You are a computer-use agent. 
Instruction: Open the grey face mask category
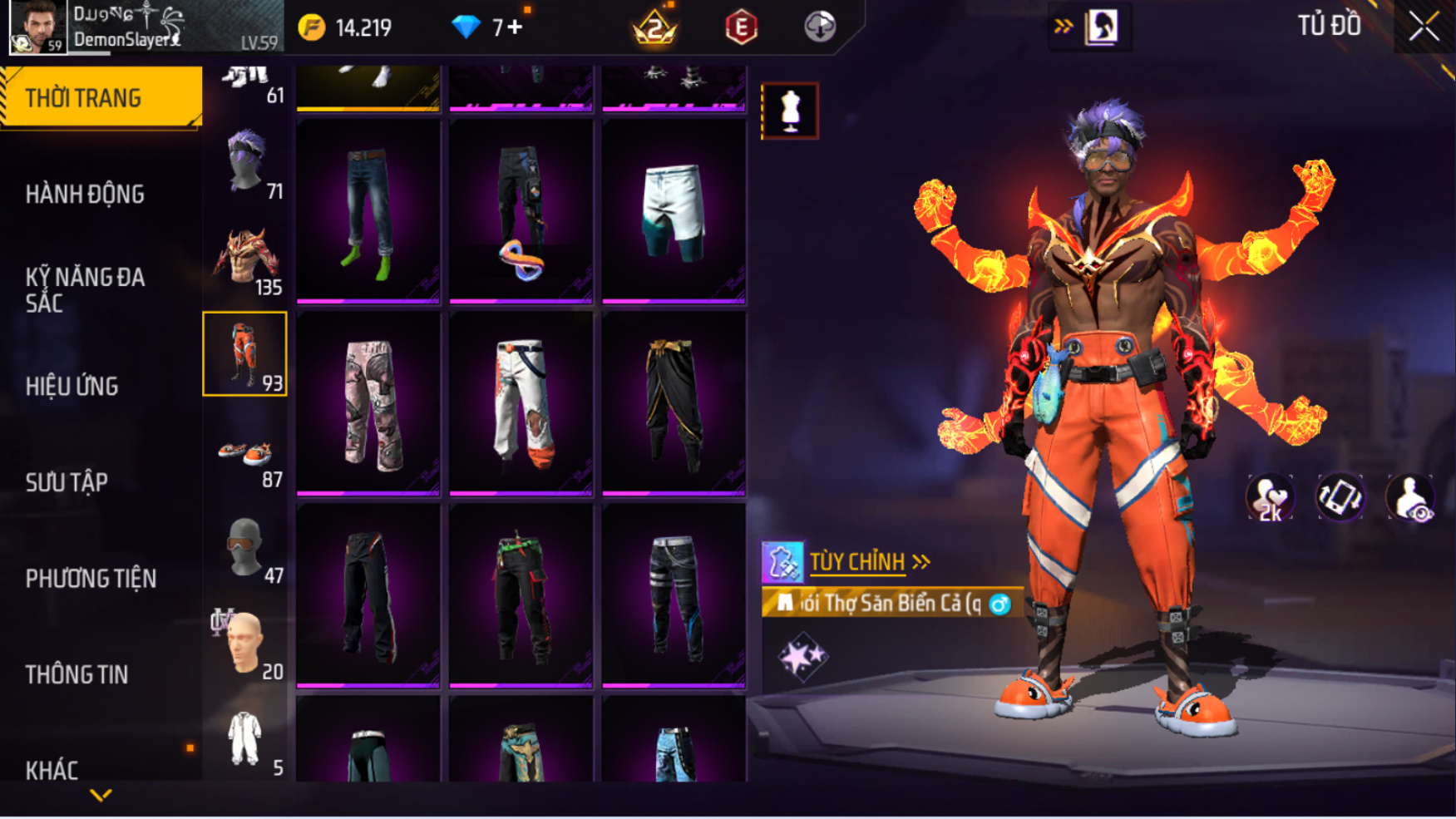[245, 549]
